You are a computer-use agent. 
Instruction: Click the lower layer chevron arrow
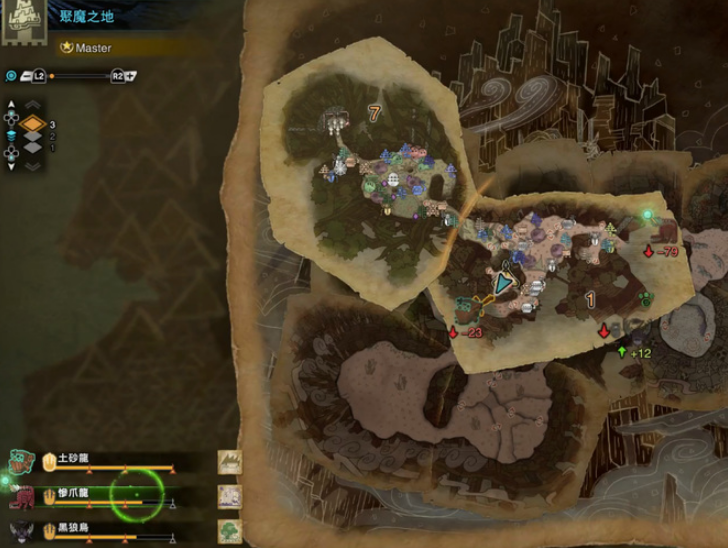(33, 166)
